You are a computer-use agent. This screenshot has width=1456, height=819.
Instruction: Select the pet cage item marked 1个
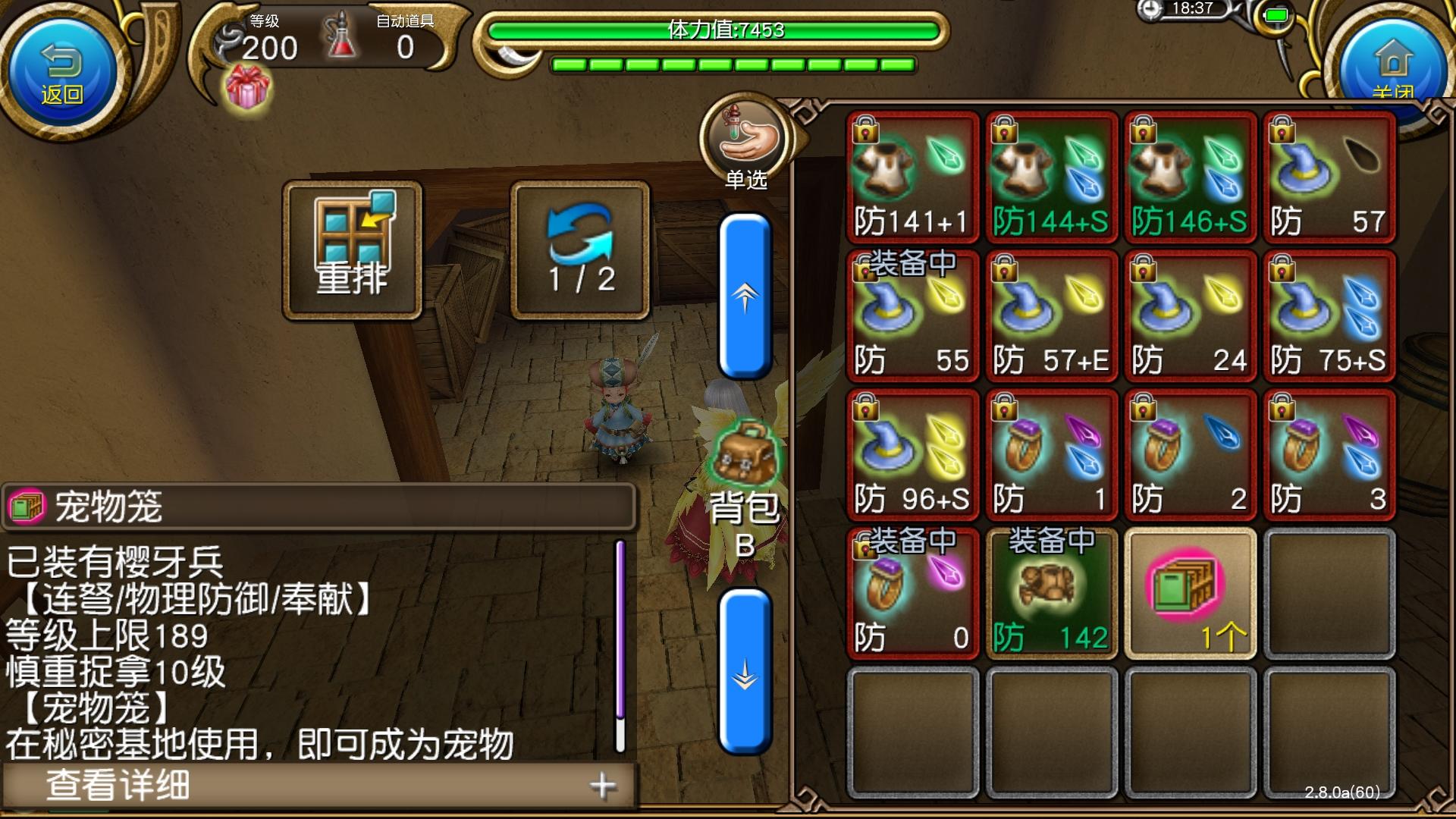1189,595
